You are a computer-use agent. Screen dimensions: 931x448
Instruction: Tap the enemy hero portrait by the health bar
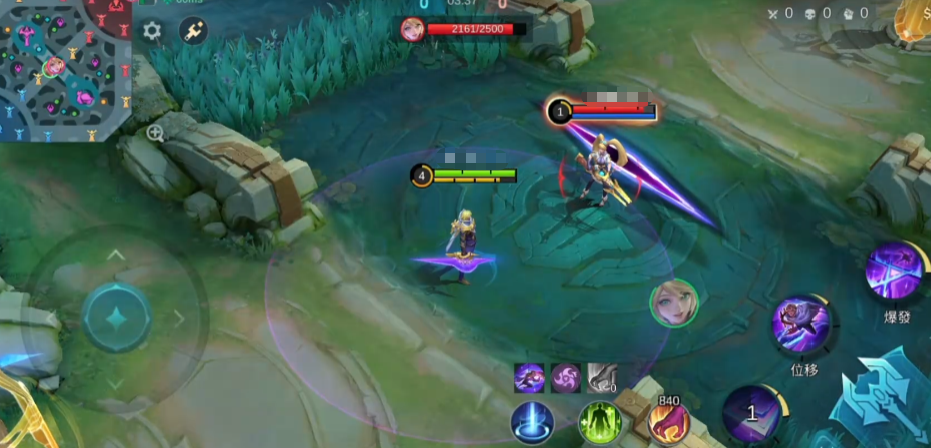click(412, 29)
